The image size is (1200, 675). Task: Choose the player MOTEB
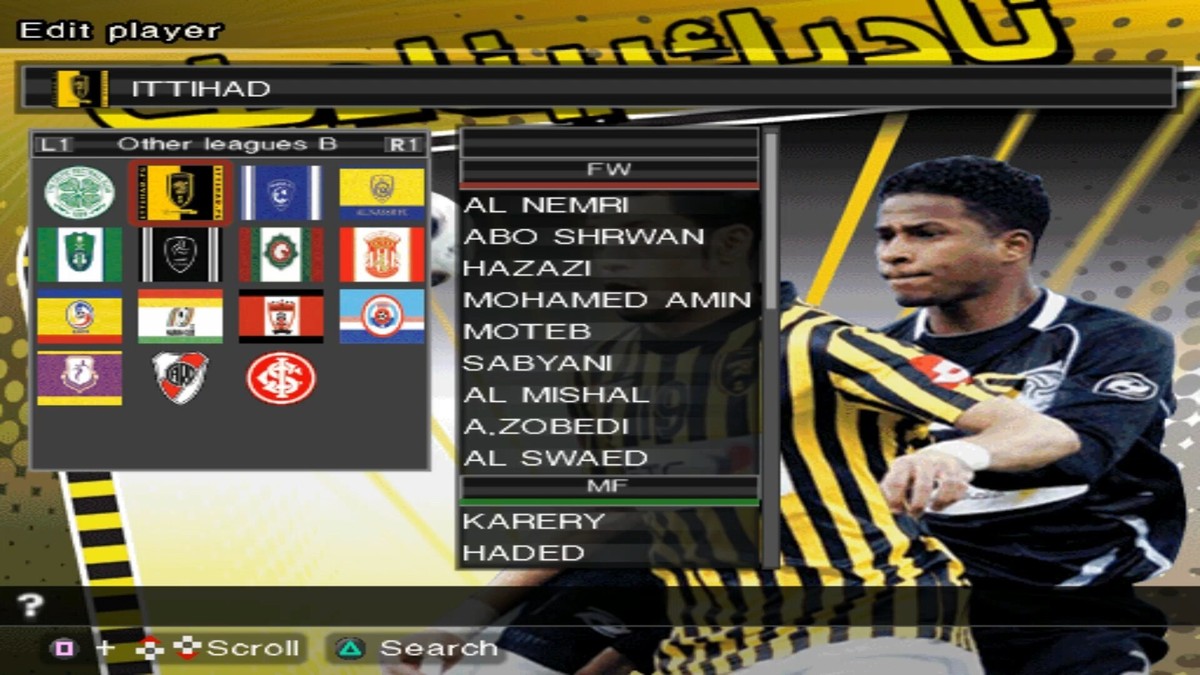pyautogui.click(x=527, y=331)
